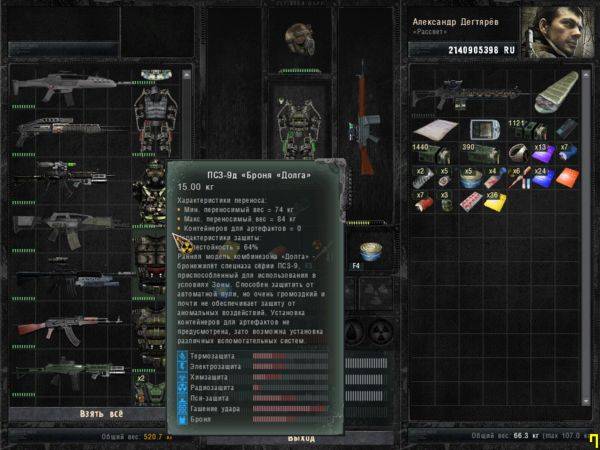Pick the silver ring item

coord(517,153)
